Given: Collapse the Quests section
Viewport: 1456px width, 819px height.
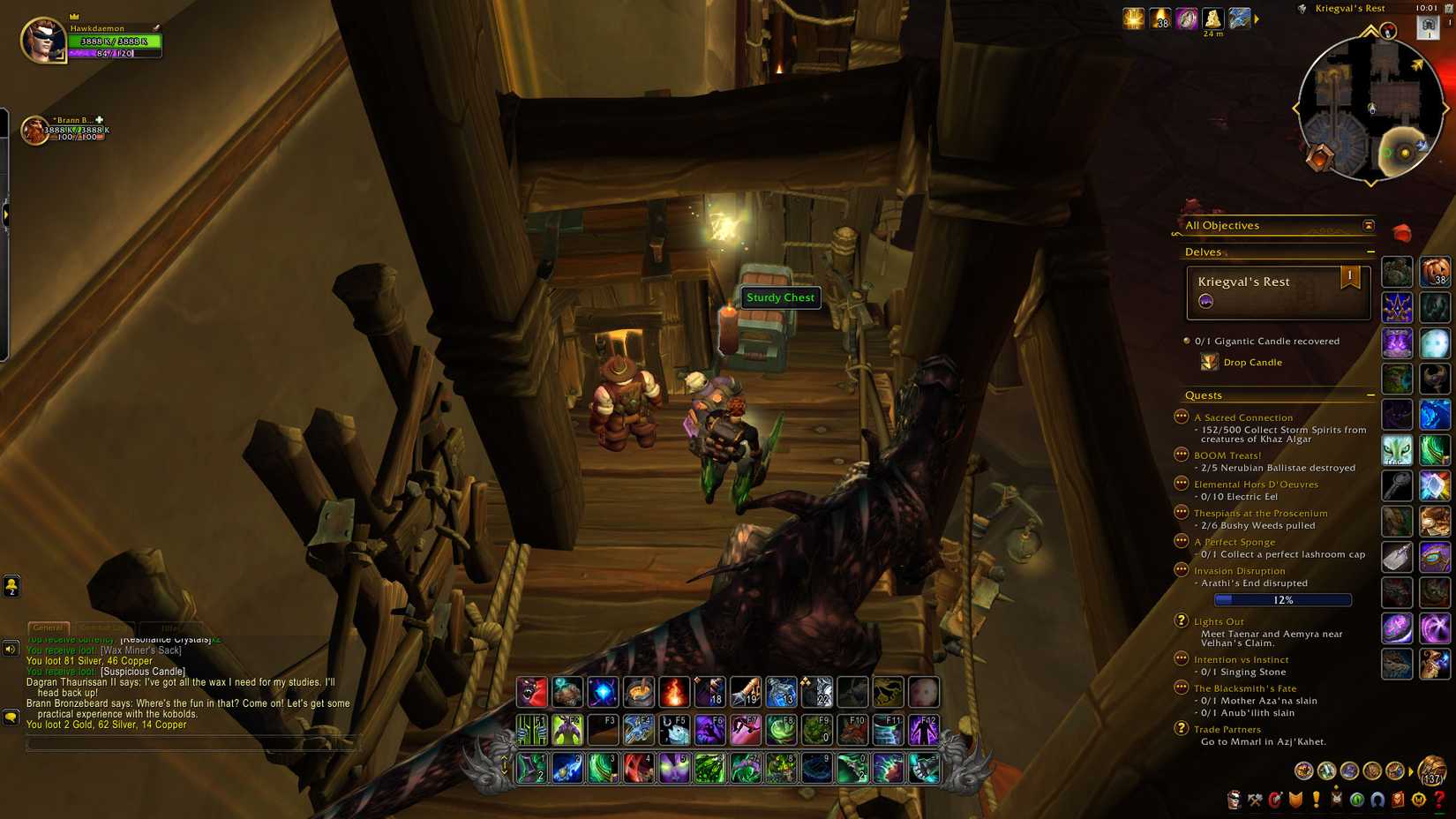Looking at the screenshot, I should pyautogui.click(x=1370, y=395).
